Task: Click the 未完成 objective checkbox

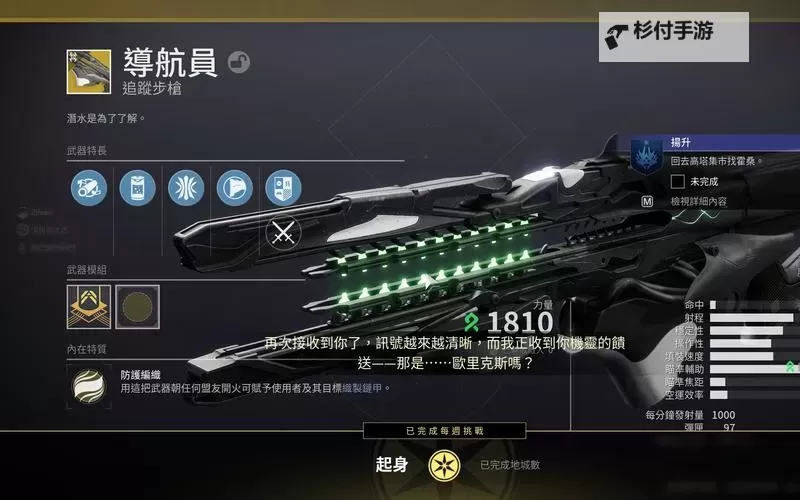Action: (x=678, y=181)
